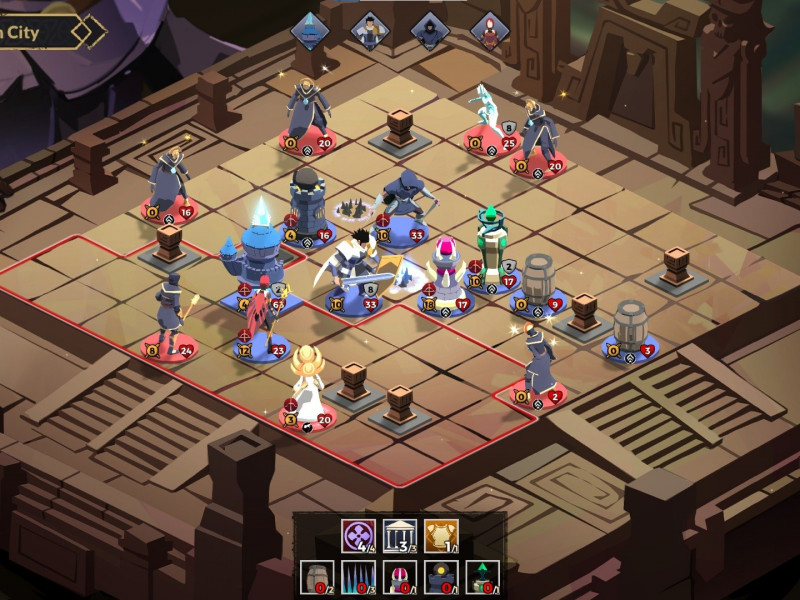Choose the pillared temple building icon
800x600 pixels.
point(399,535)
